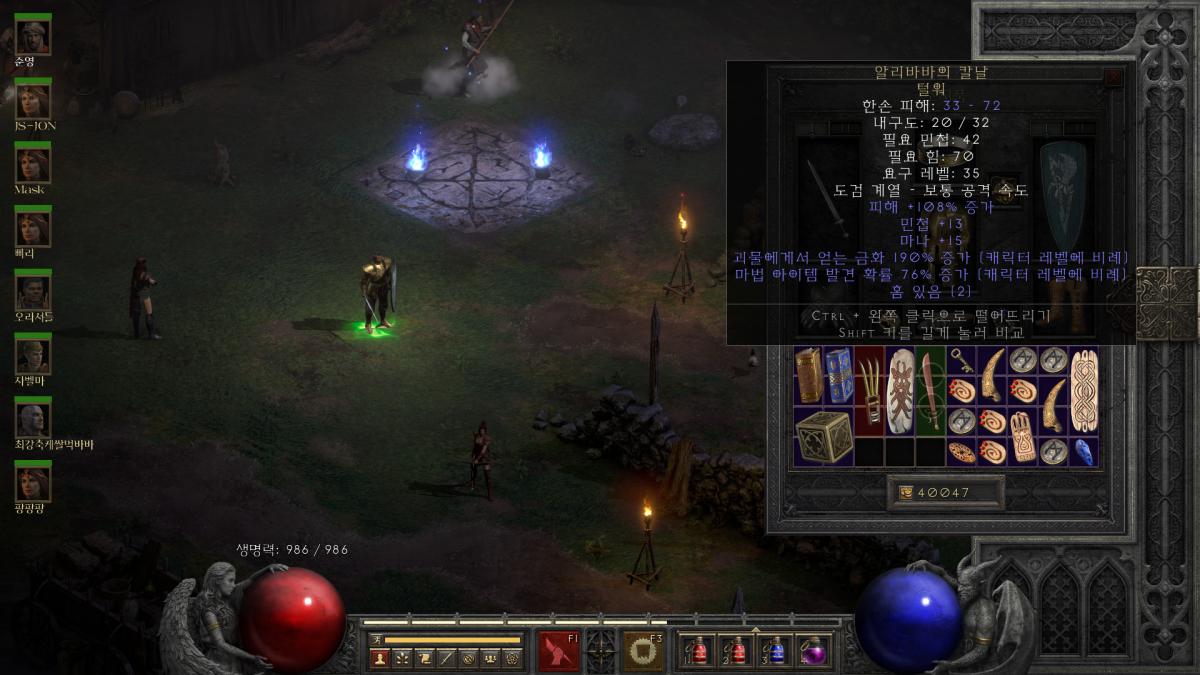Pick up the blue tome in inventory
Screen dimensions: 1200x675
click(x=840, y=374)
